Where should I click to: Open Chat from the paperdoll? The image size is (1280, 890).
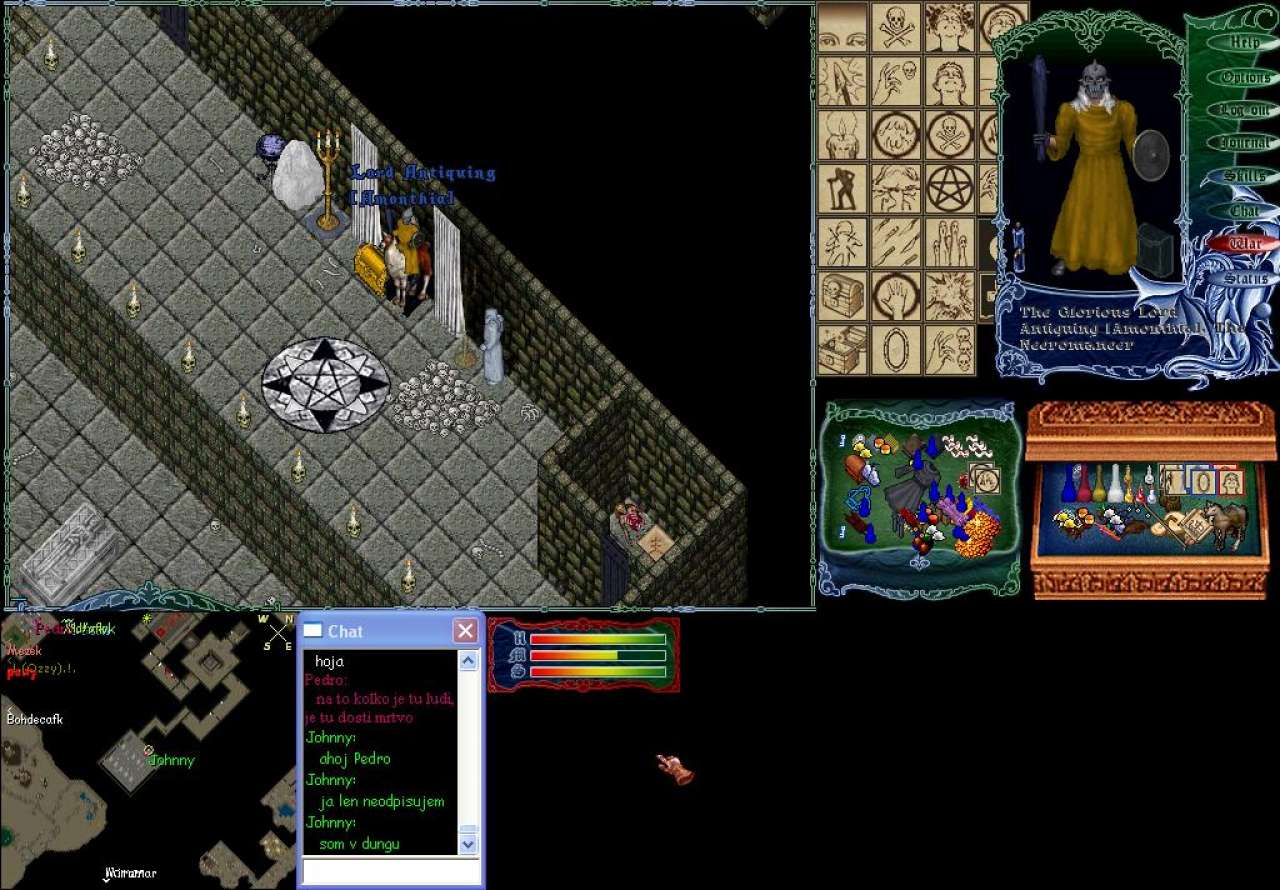pyautogui.click(x=1245, y=211)
